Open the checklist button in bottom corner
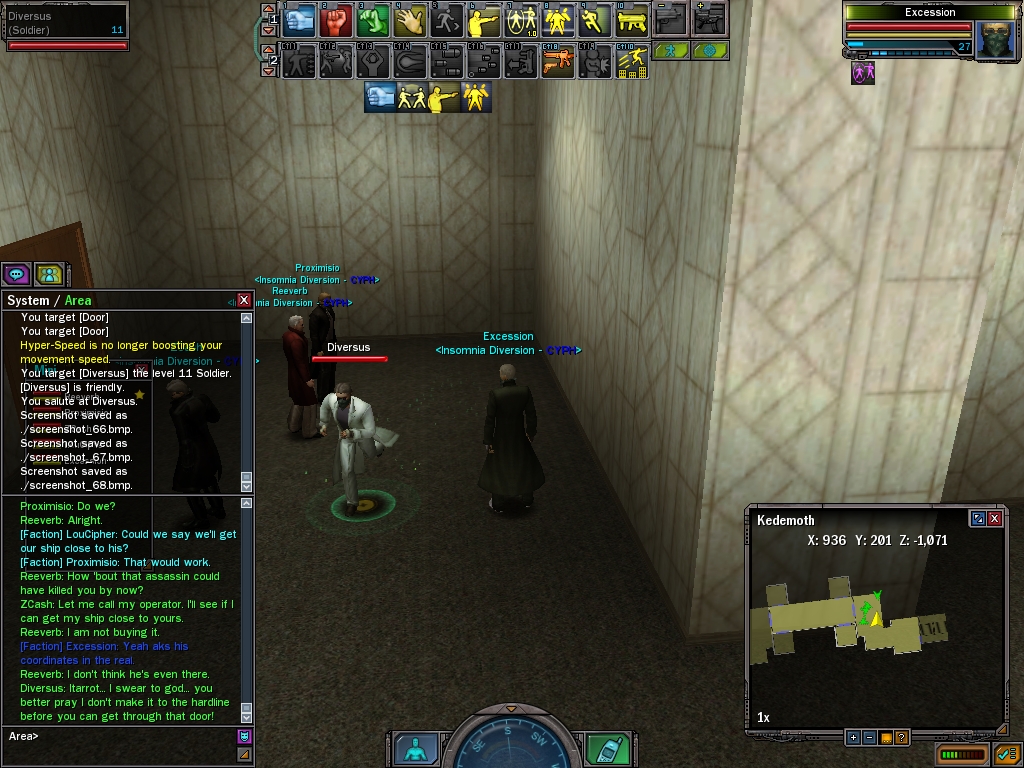Screen dimensions: 1024x768 click(1005, 753)
